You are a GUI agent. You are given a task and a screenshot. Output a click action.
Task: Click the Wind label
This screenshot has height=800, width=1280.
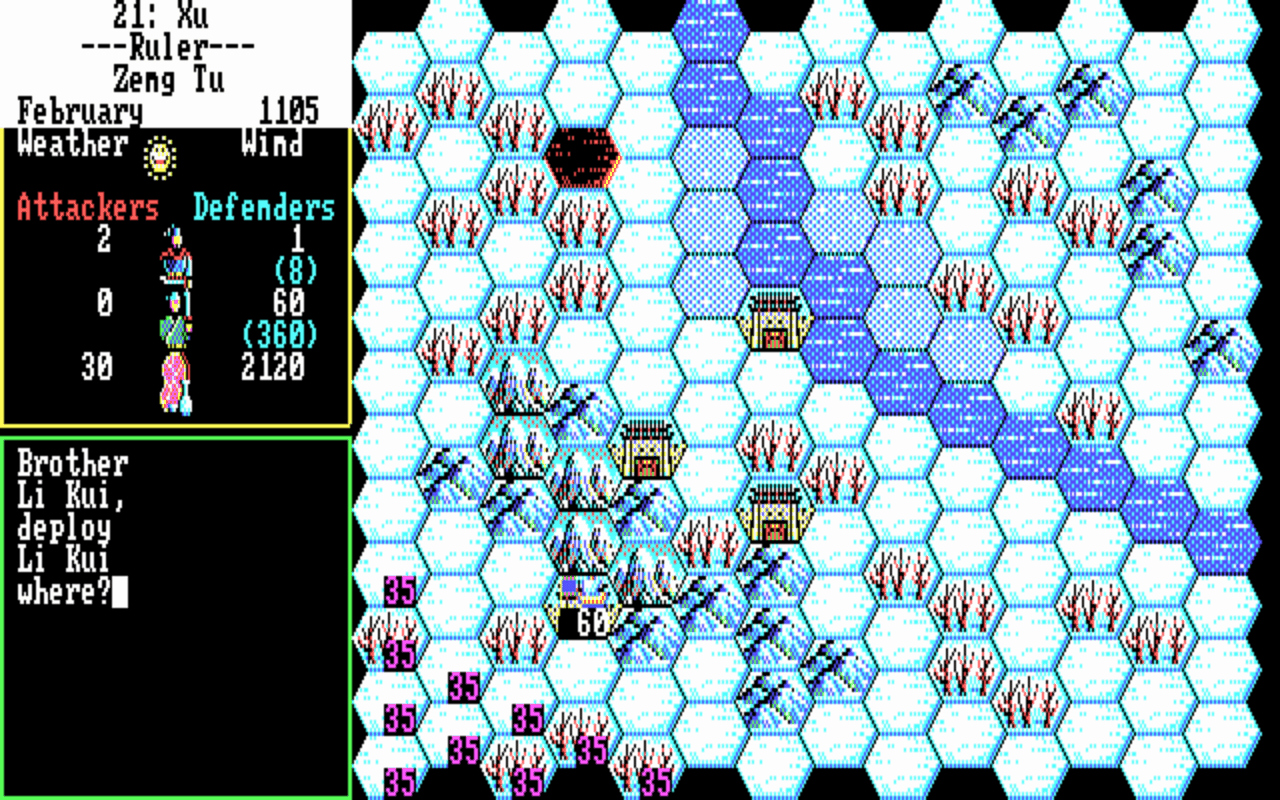coord(270,145)
